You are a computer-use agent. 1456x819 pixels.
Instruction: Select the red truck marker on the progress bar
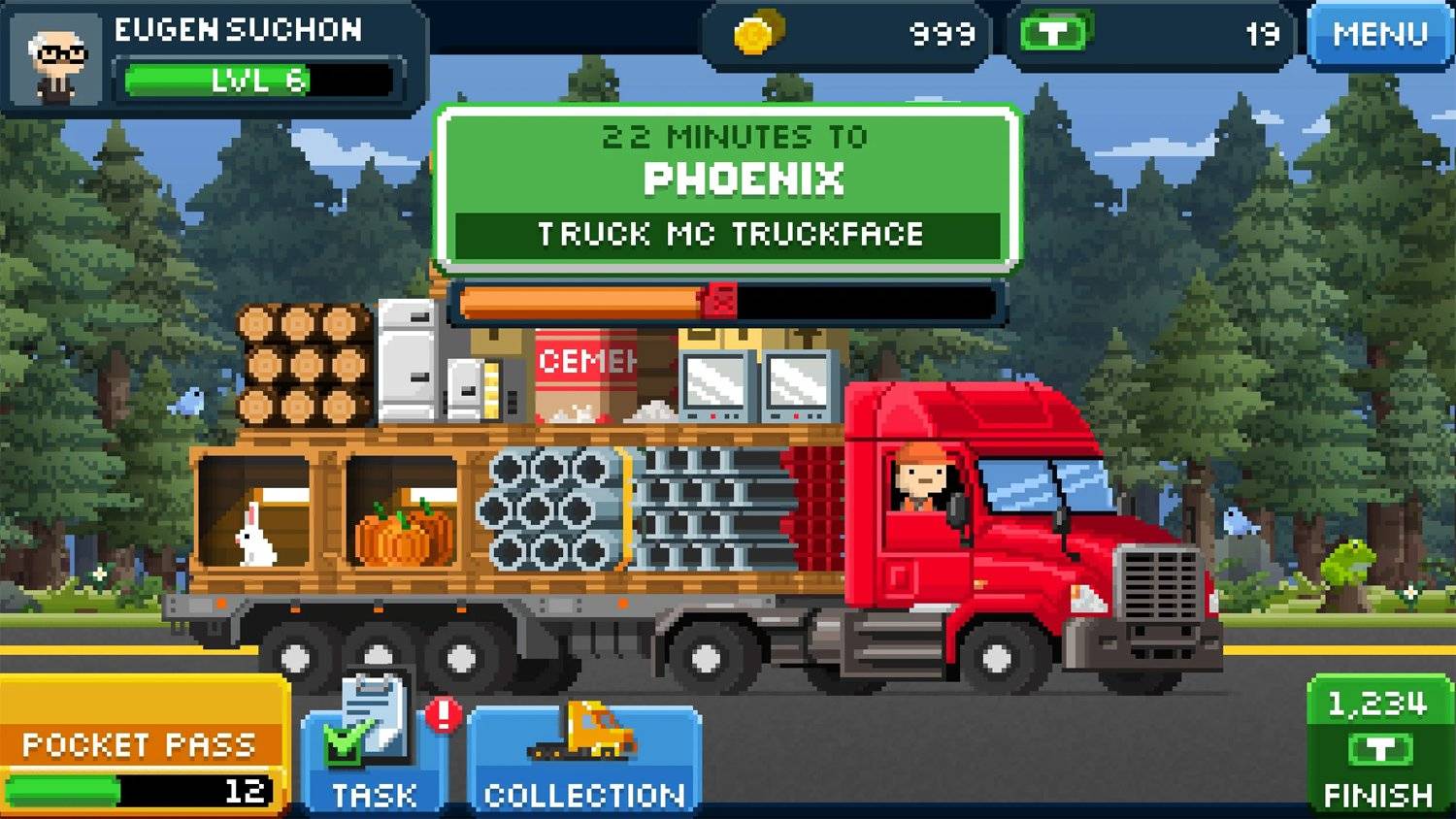coord(718,300)
